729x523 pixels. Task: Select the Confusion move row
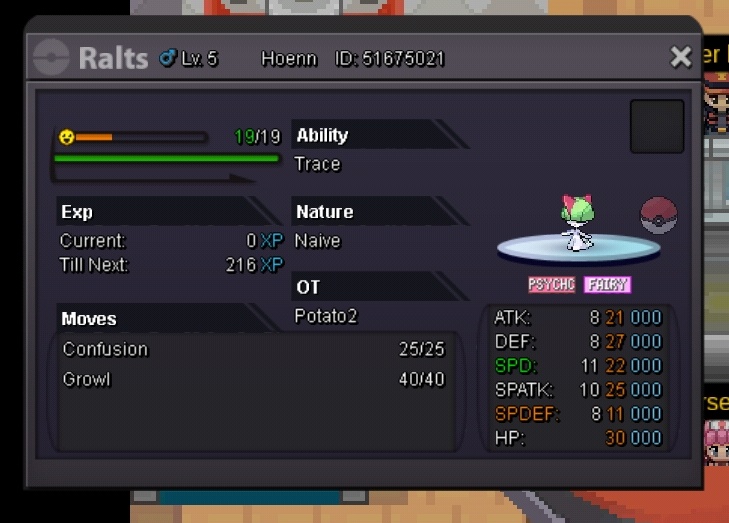coord(253,349)
